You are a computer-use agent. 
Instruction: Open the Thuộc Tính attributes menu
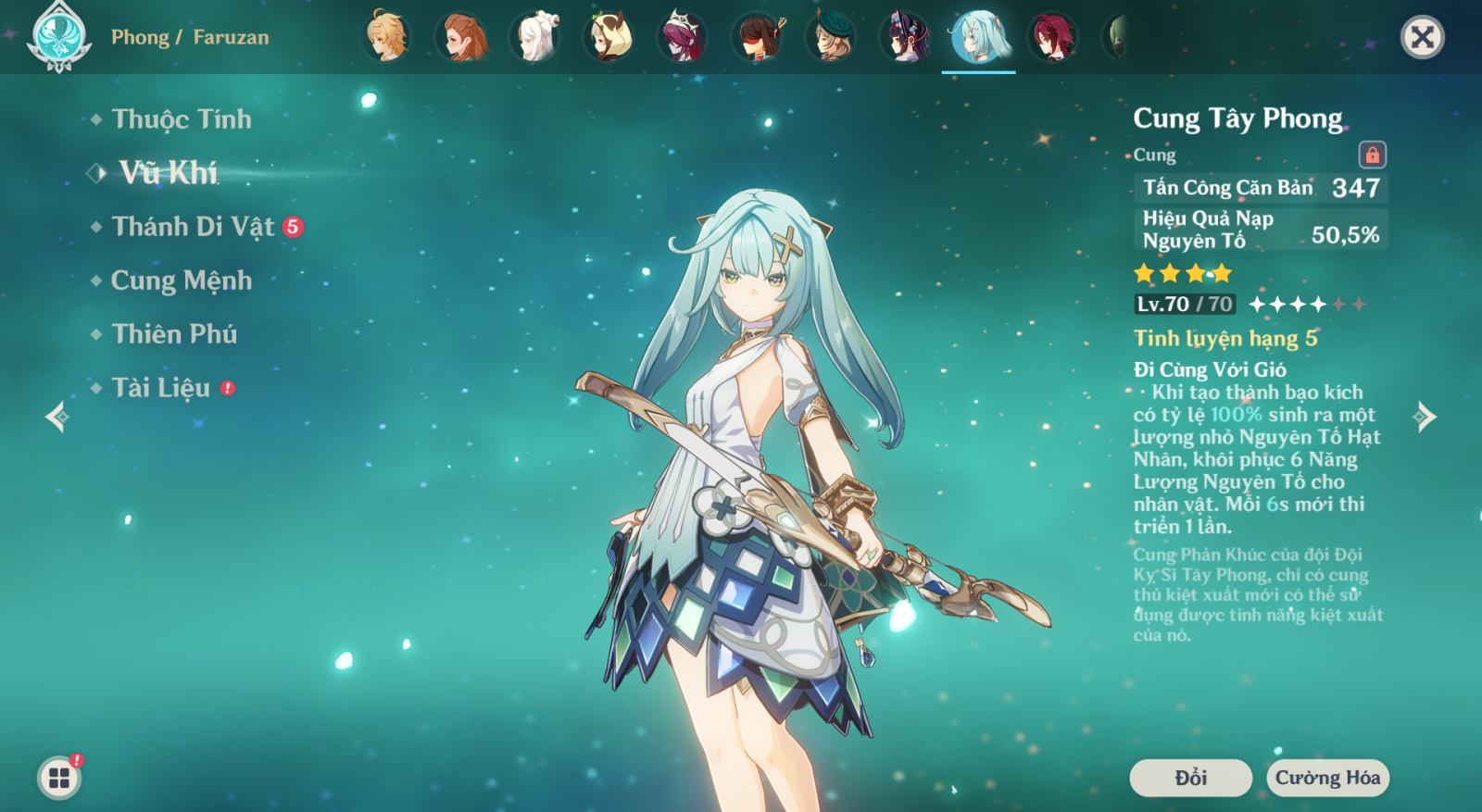tap(181, 119)
